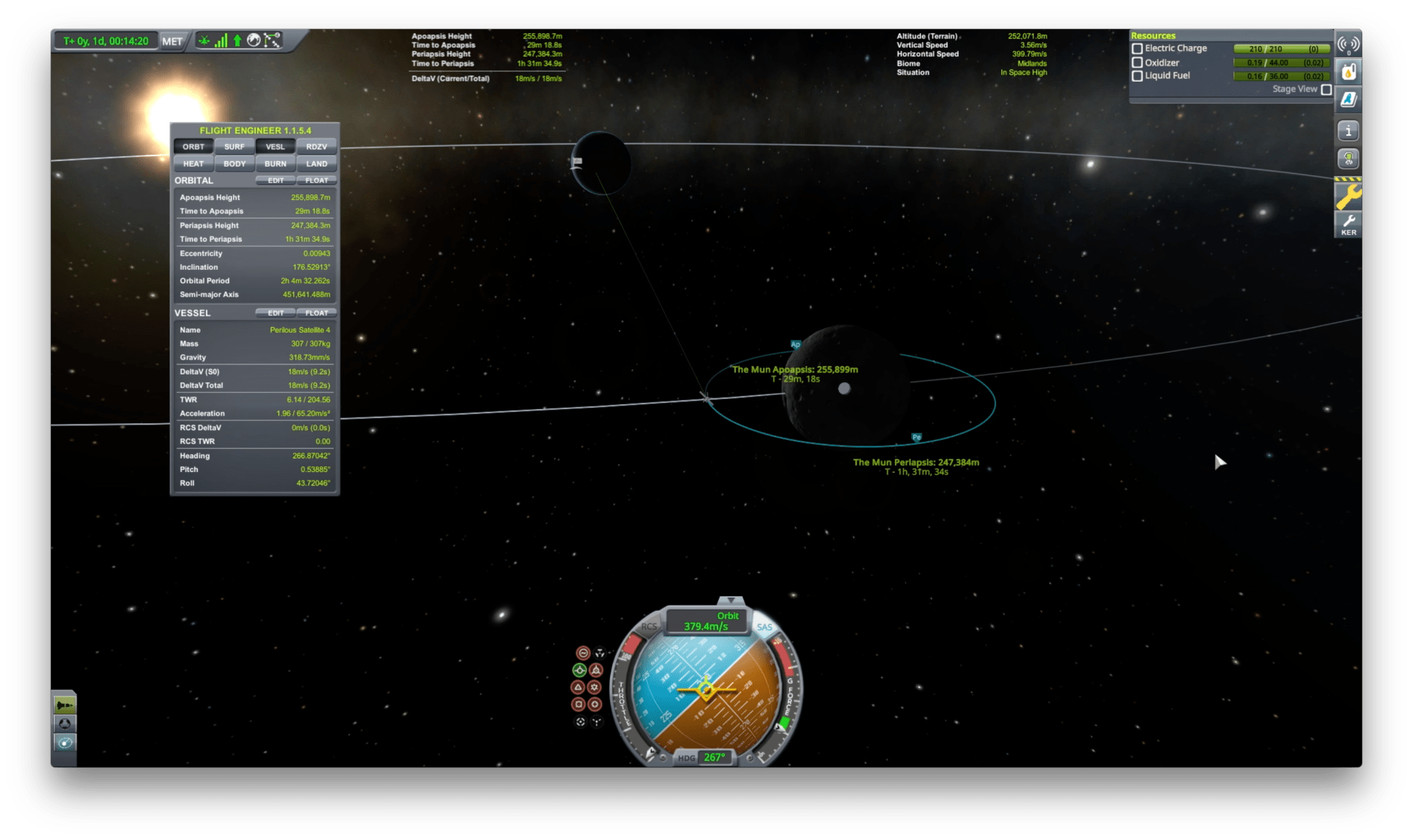Toggle the fuel canister resources button

point(1348,71)
